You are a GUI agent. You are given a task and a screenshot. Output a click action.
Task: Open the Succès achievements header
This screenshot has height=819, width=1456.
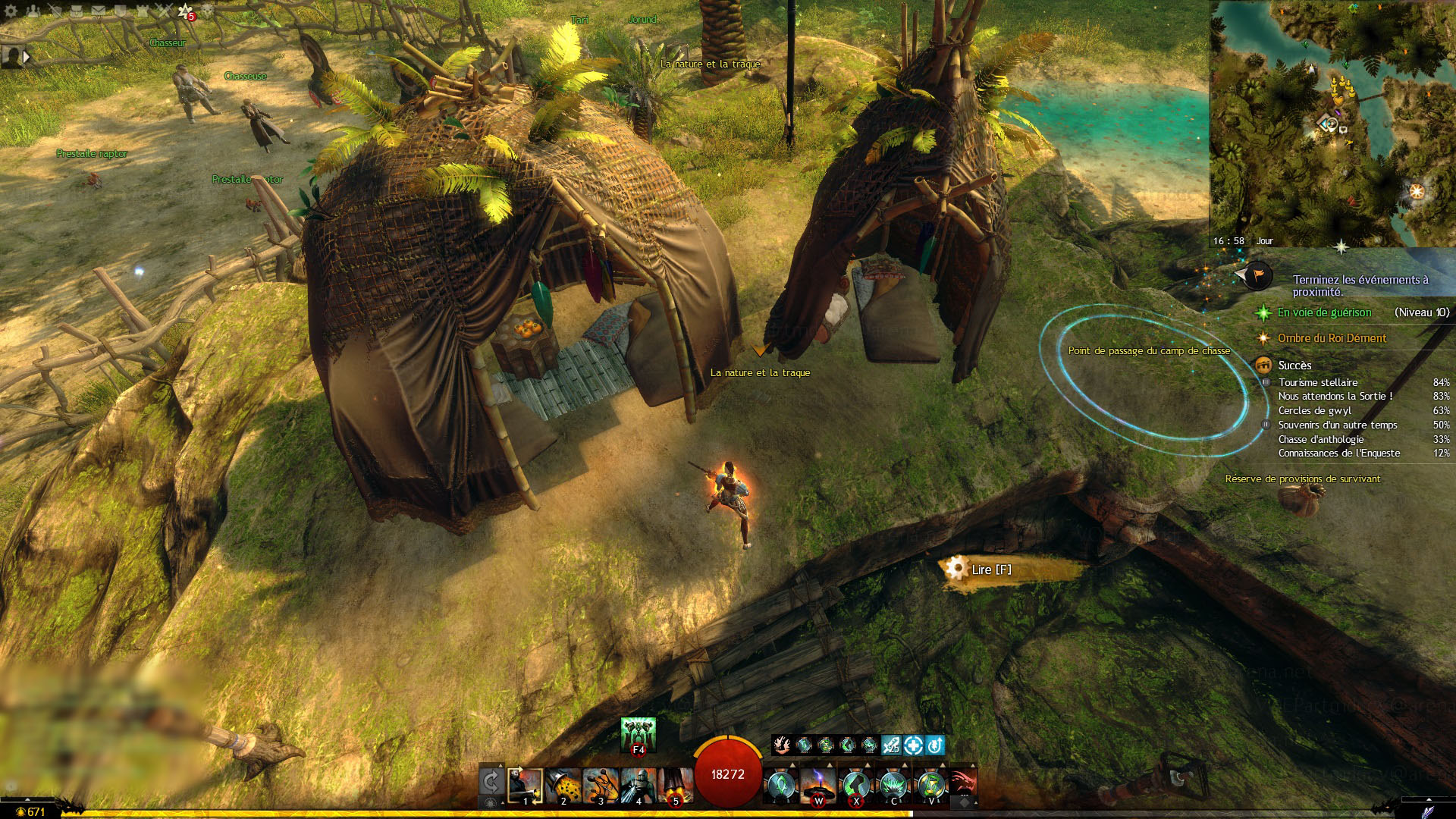(x=1294, y=366)
